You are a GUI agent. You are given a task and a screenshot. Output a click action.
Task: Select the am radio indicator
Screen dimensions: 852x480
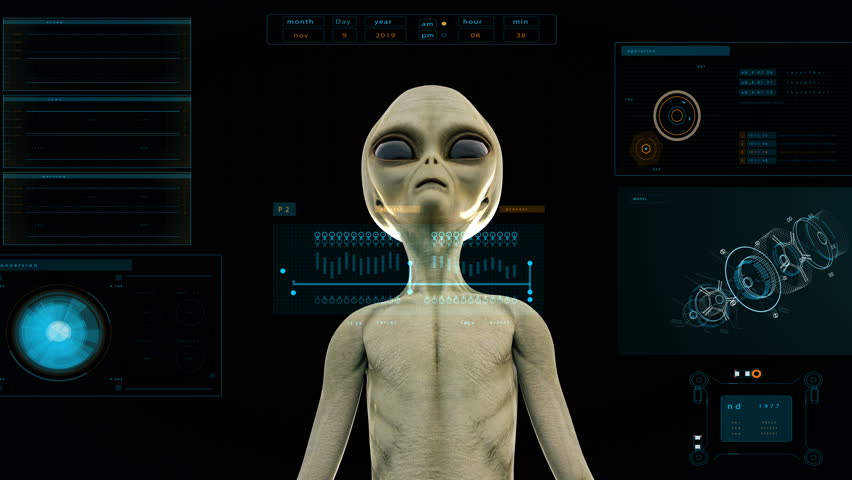click(x=444, y=23)
